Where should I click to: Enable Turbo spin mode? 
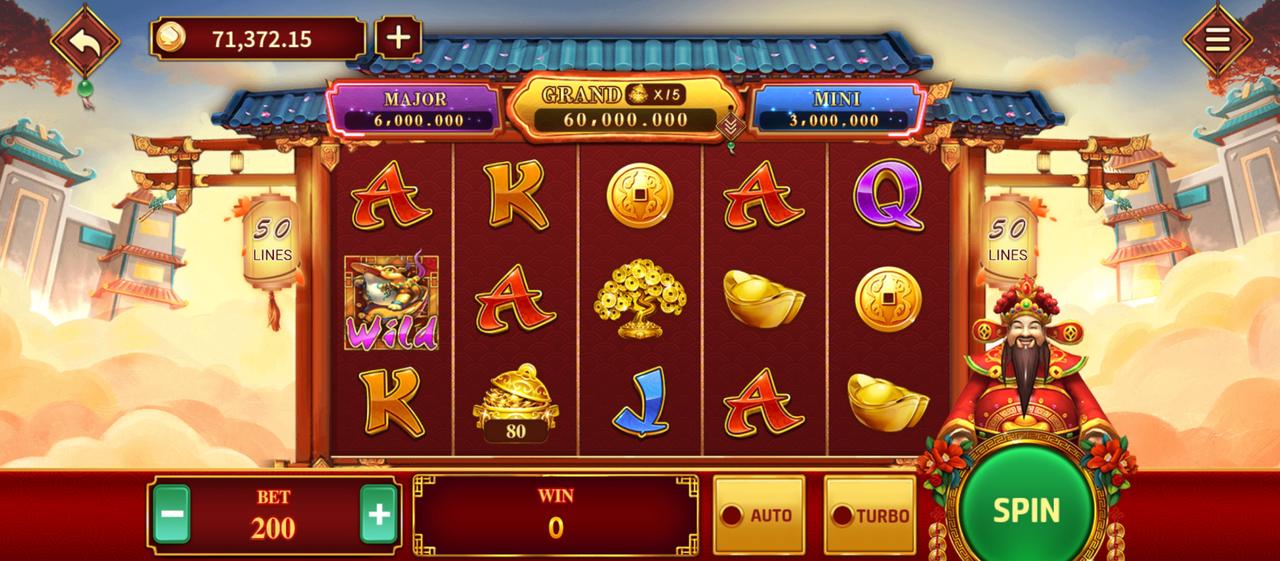[x=870, y=515]
